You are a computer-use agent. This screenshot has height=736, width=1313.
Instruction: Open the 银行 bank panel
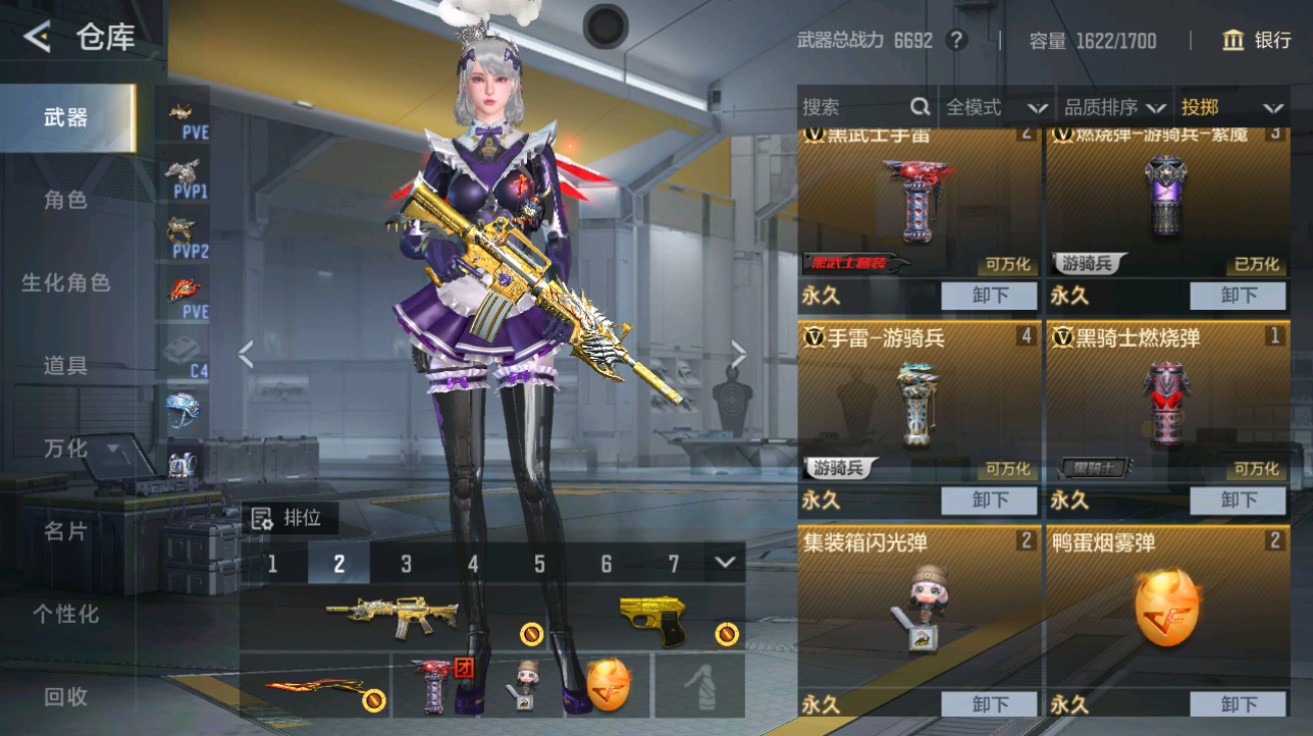pos(1258,41)
